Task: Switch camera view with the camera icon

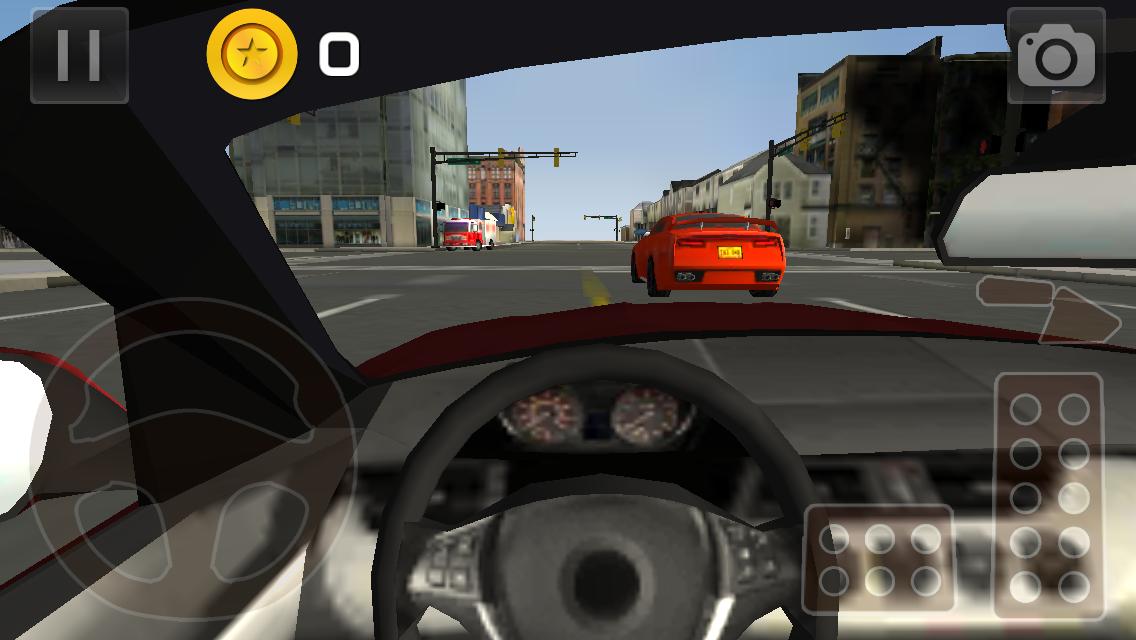Action: click(x=1056, y=55)
